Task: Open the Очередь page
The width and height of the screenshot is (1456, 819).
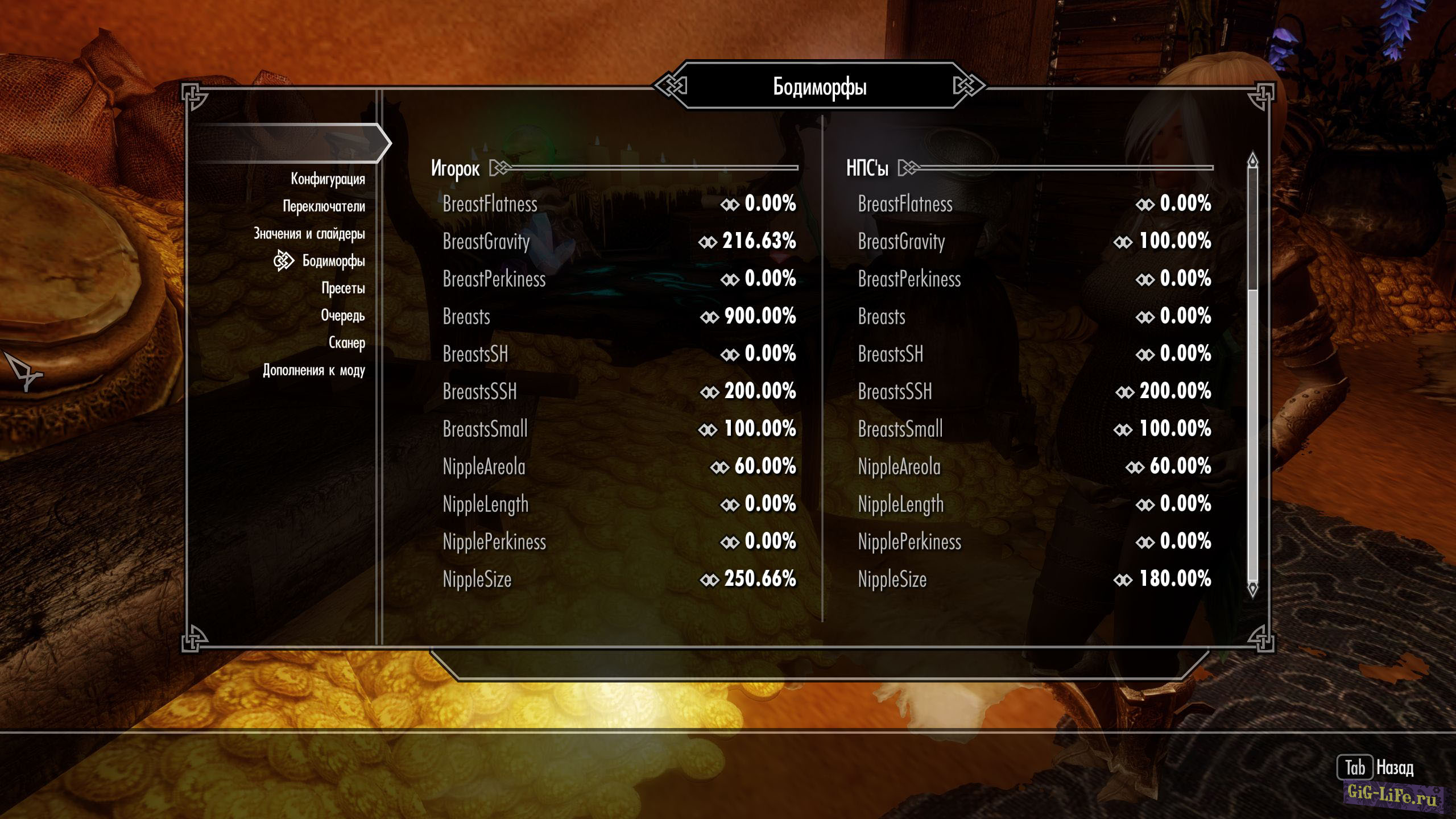Action: coord(342,316)
